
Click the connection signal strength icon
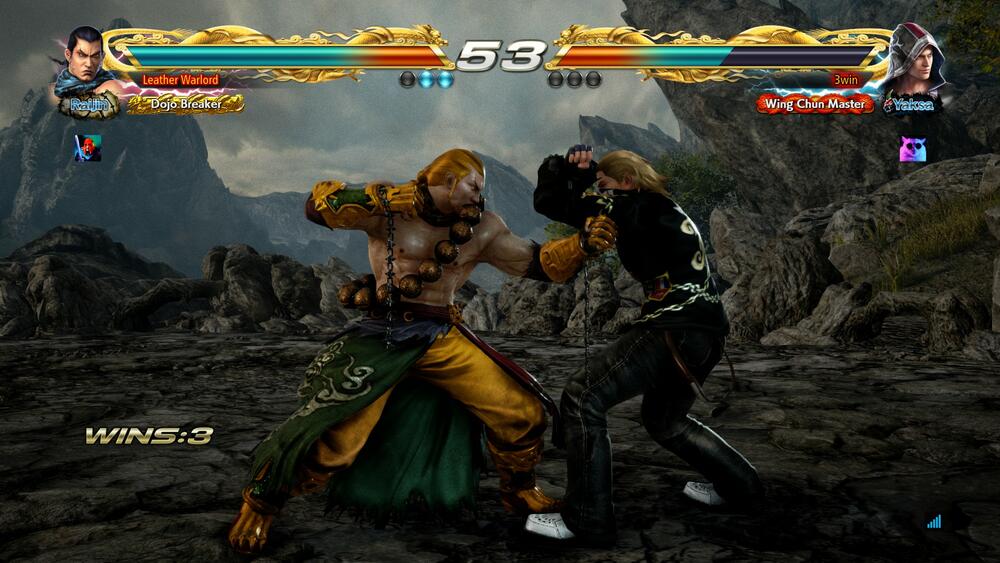pyautogui.click(x=934, y=521)
